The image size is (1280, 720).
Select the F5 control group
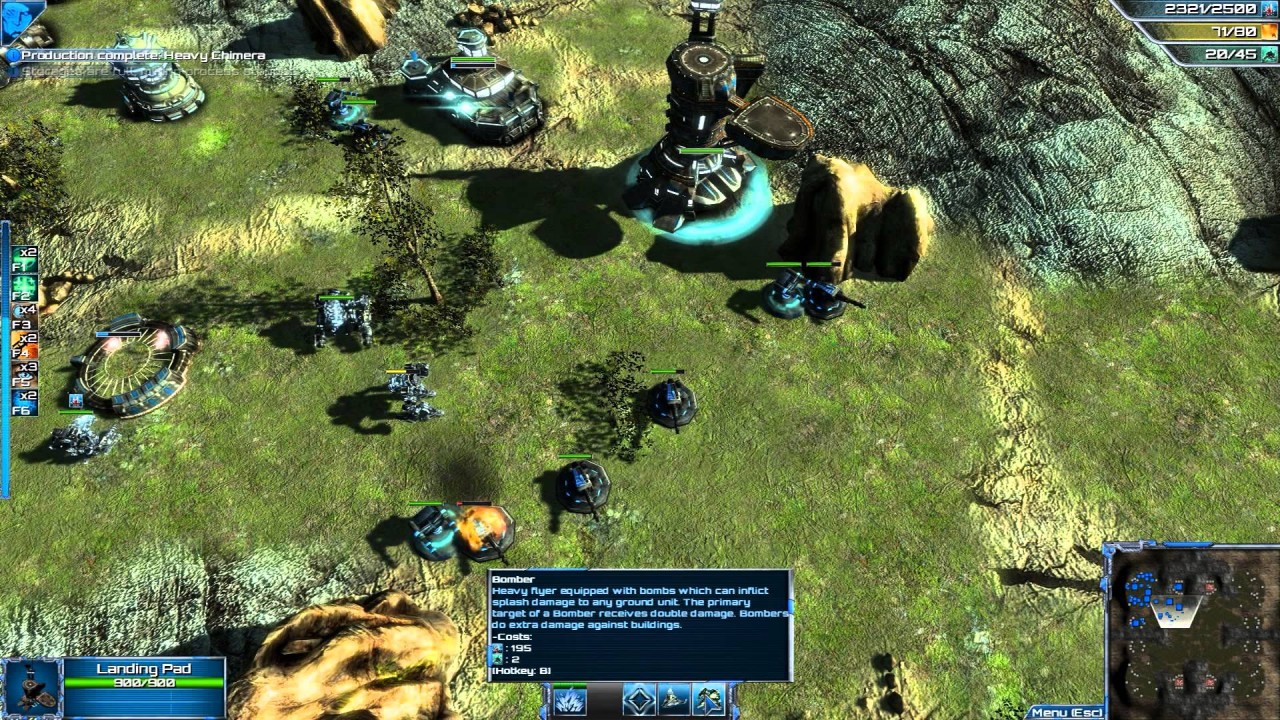(x=25, y=374)
